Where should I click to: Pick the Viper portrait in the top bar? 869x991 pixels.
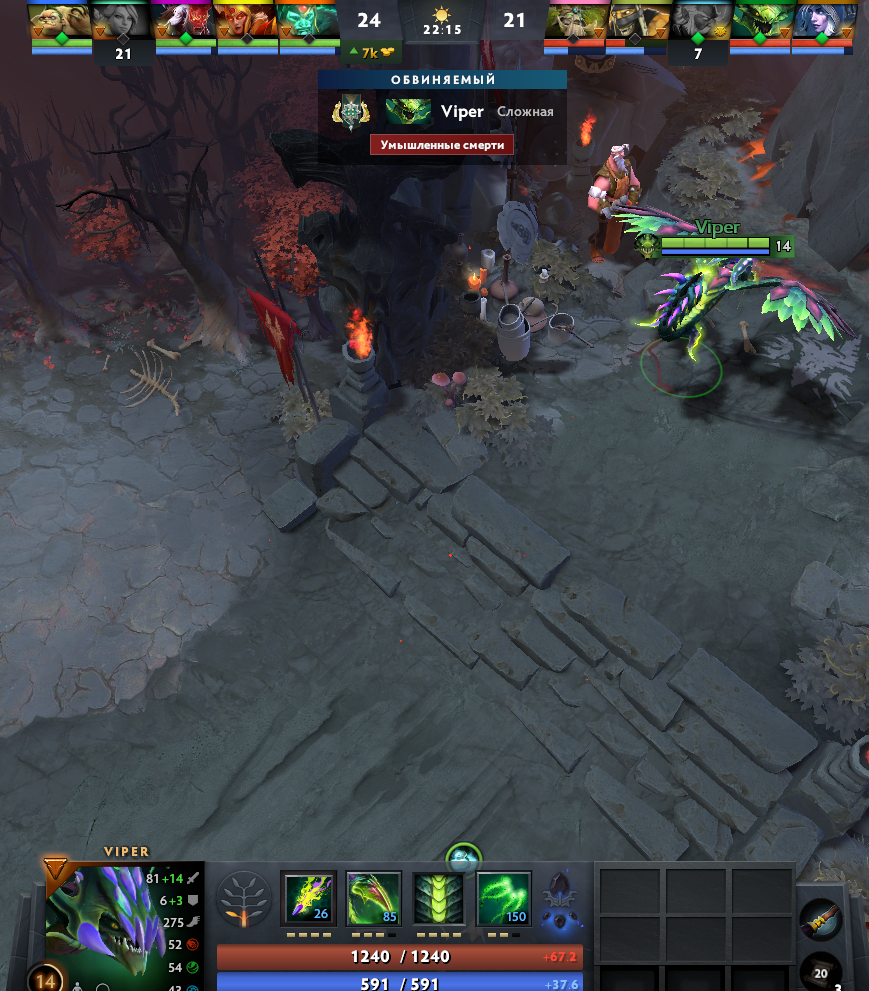pyautogui.click(x=760, y=20)
